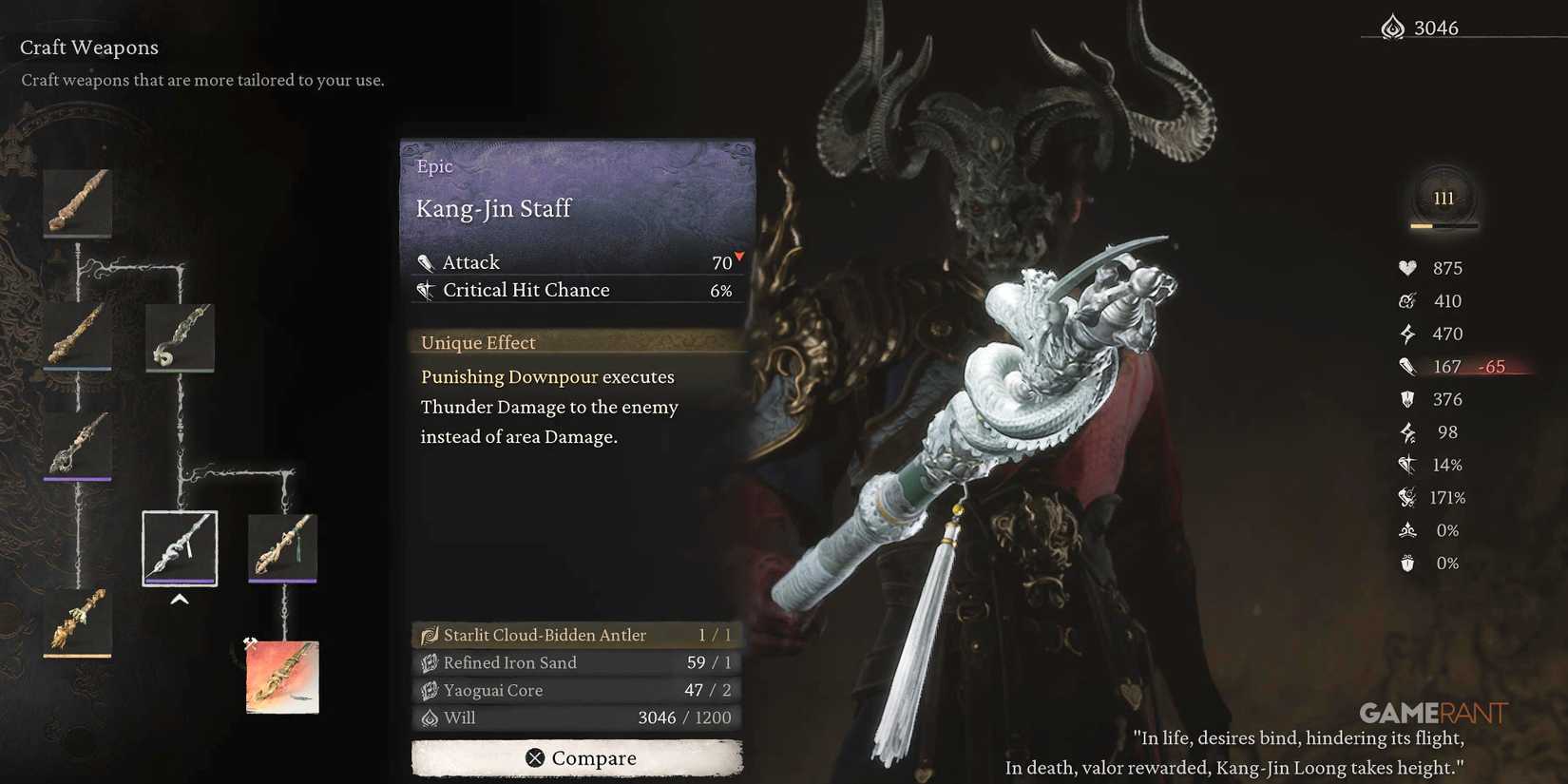The image size is (1568, 784).
Task: Click the Attack axe icon on Kang-Jin Staff card
Action: point(426,262)
